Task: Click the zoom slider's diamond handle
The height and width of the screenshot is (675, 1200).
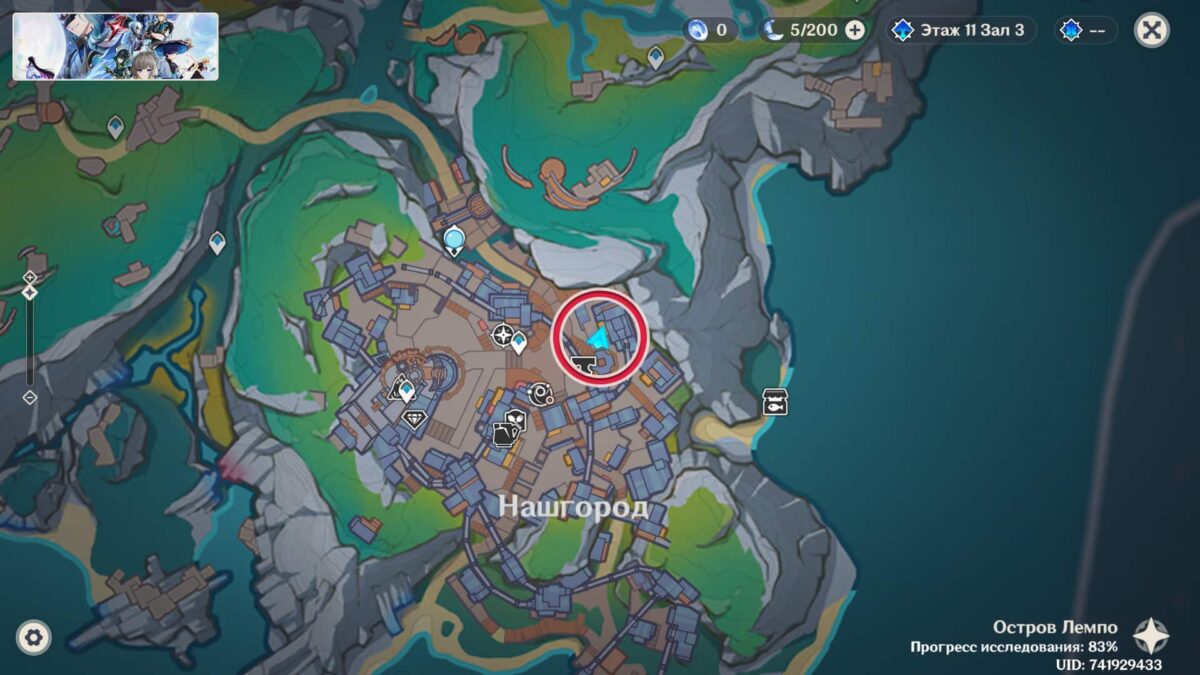Action: [30, 292]
